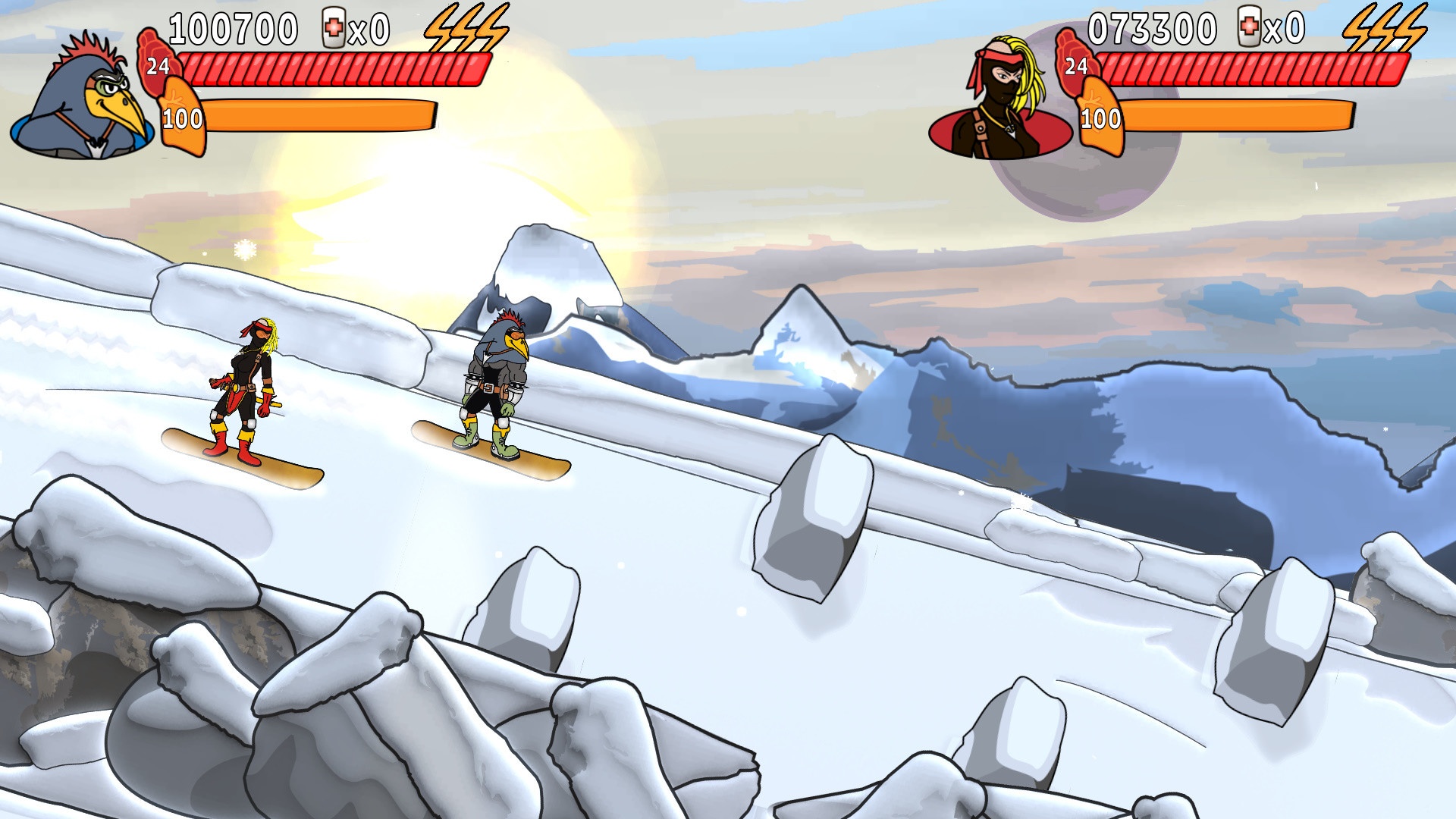The width and height of the screenshot is (1456, 819).
Task: Activate the crow player's lightning bolt special
Action: point(466,29)
